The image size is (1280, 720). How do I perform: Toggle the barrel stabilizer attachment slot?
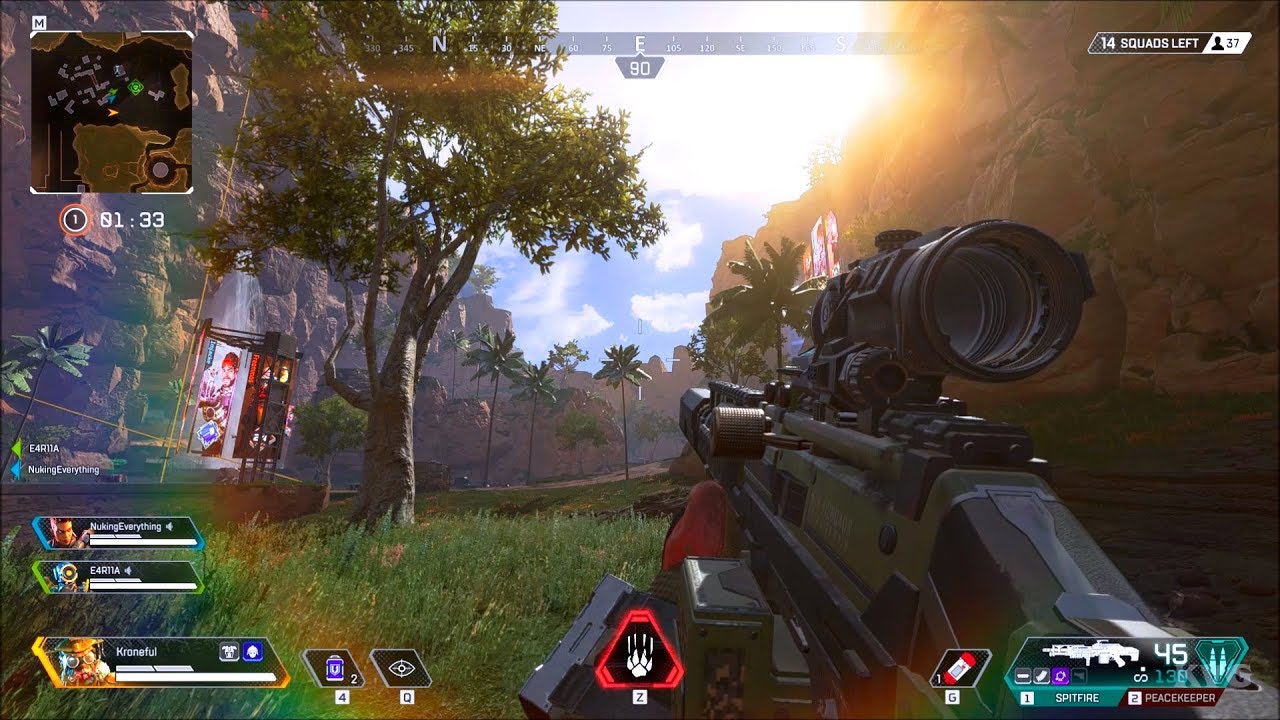1025,676
